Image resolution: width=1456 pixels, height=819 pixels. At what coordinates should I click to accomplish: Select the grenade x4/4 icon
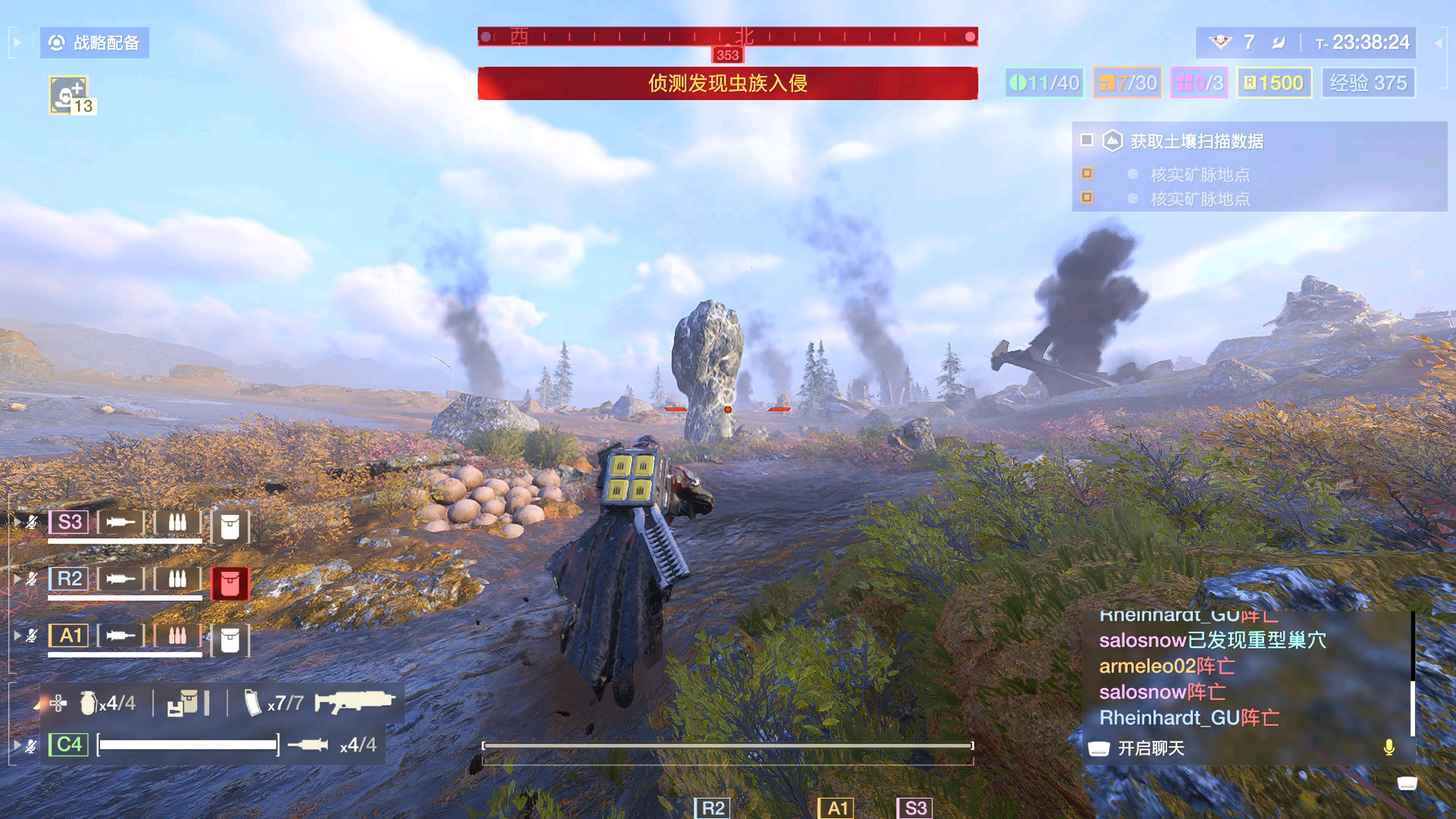coord(89,703)
